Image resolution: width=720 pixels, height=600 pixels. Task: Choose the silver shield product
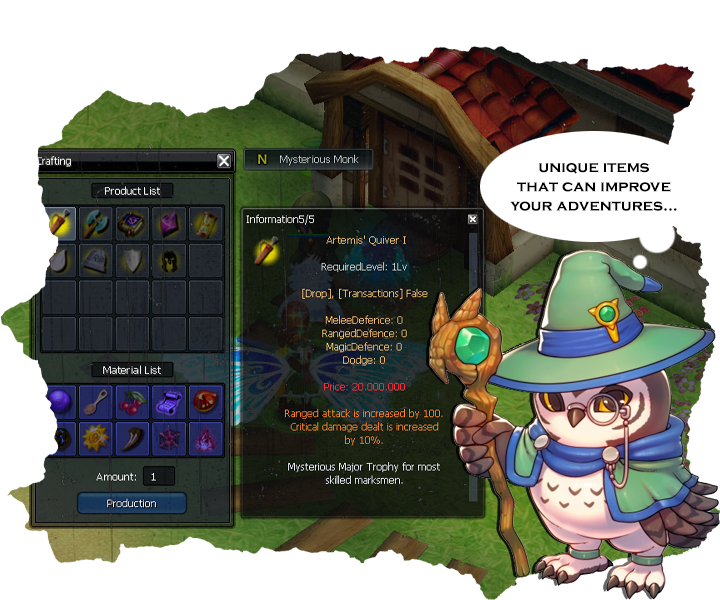132,261
